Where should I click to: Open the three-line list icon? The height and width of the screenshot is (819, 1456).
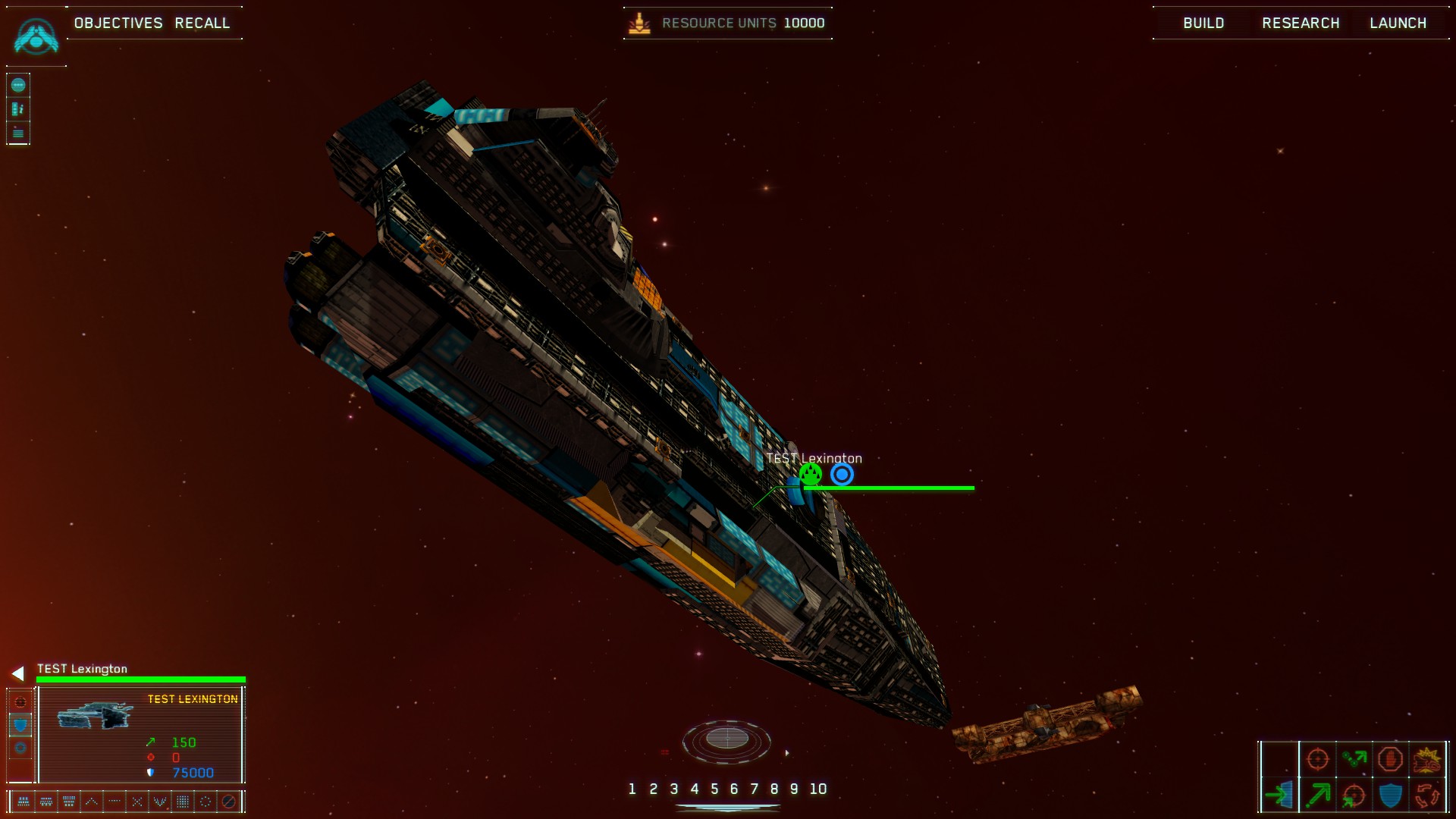[18, 133]
